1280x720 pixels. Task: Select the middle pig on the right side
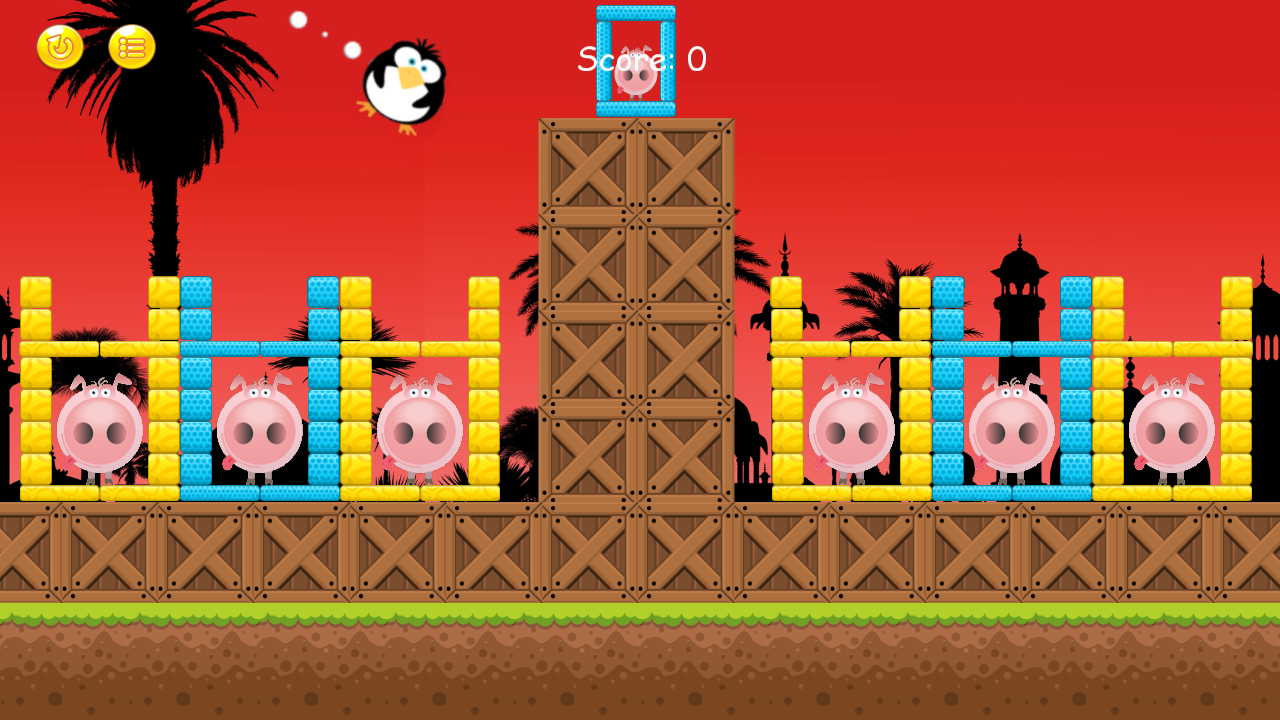pyautogui.click(x=1010, y=430)
